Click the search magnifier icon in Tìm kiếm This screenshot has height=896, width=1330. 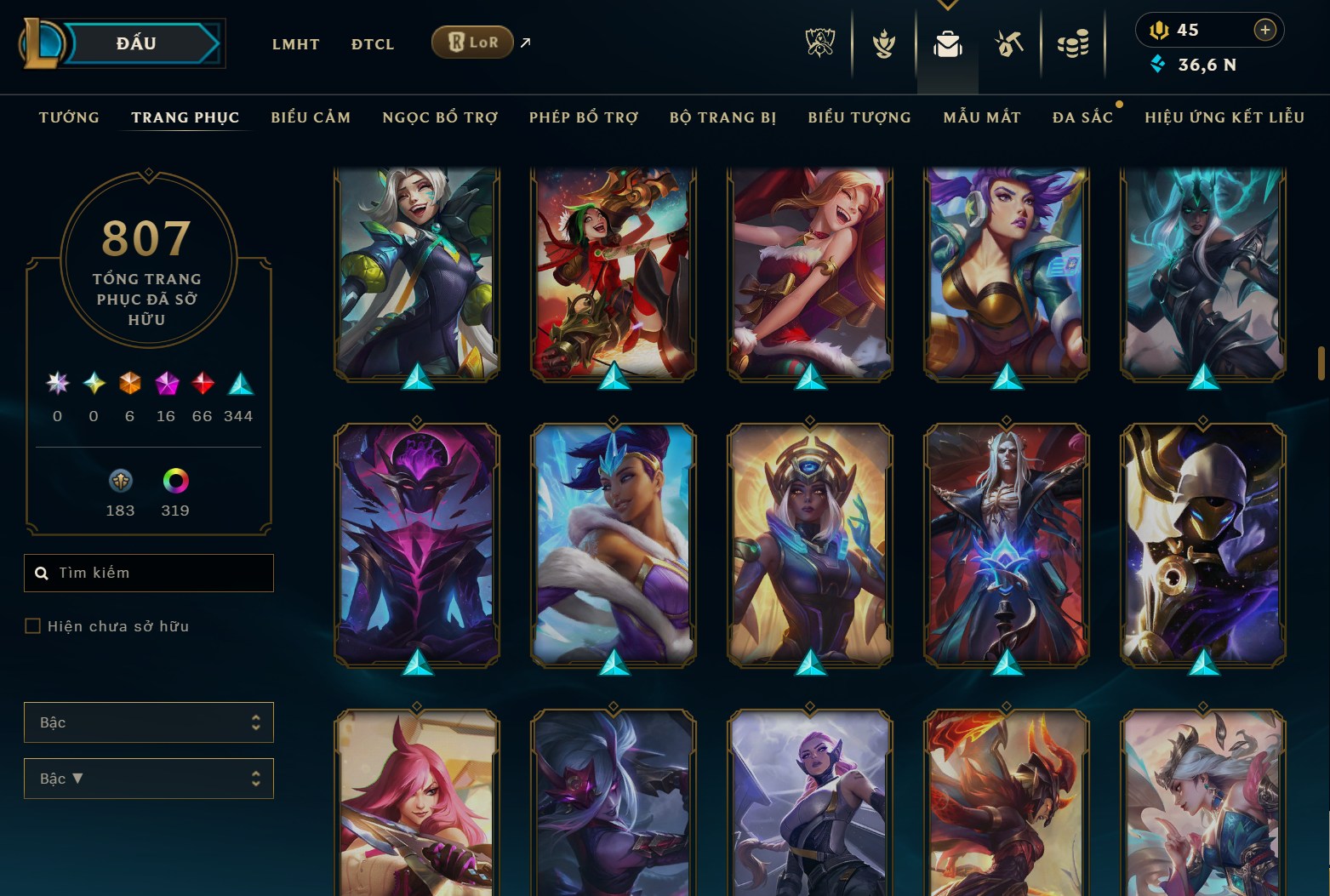(43, 573)
